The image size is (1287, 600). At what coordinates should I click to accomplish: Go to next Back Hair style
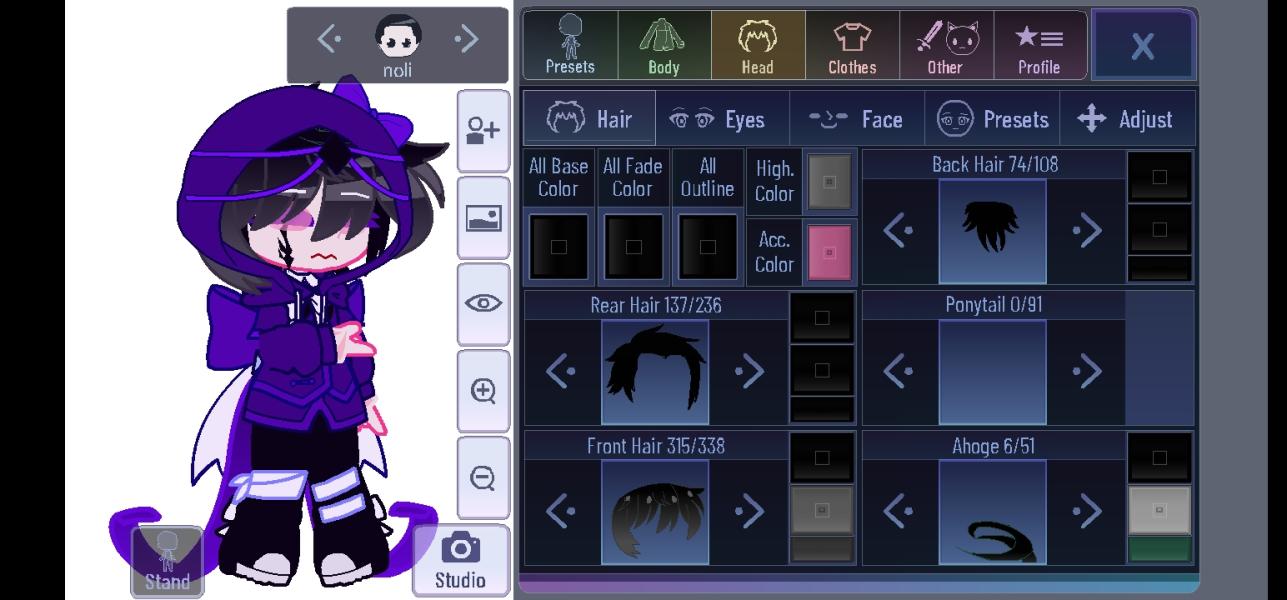tap(1087, 231)
